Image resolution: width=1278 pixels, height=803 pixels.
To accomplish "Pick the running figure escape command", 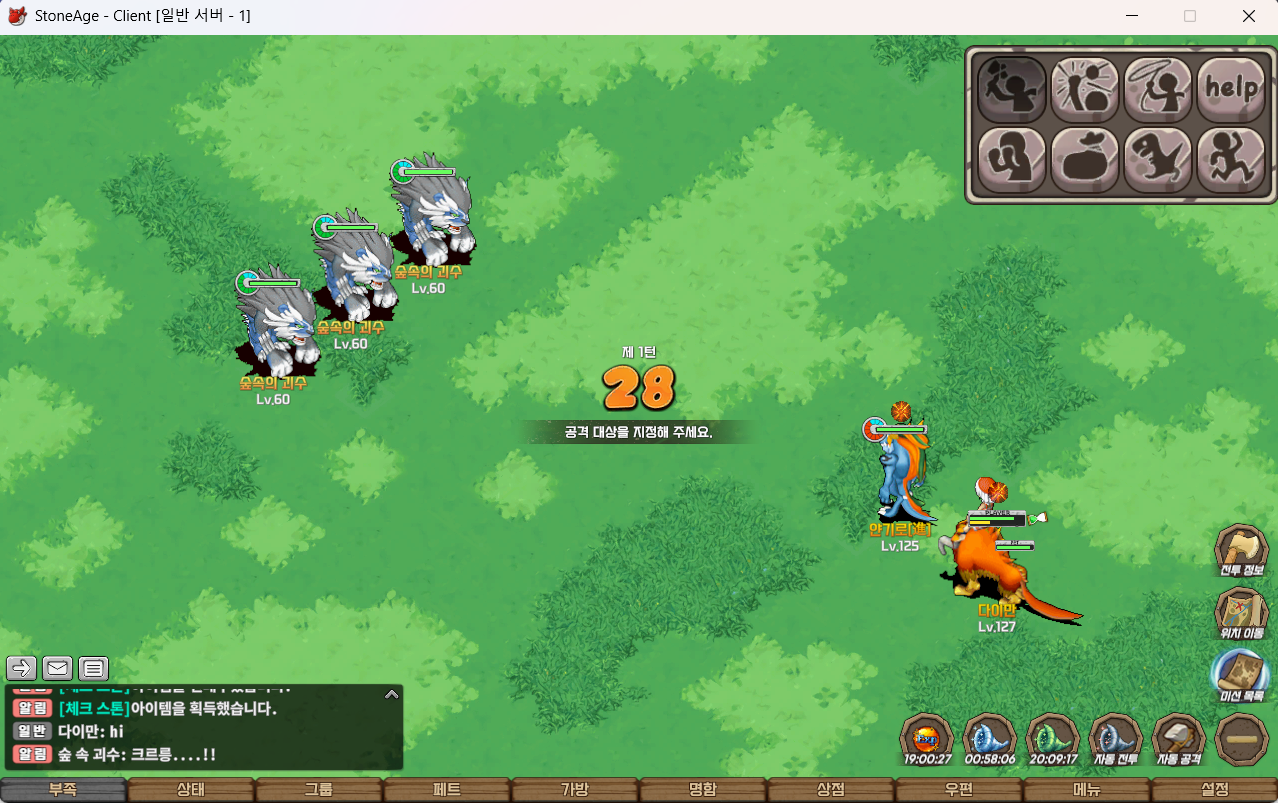I will click(1231, 159).
